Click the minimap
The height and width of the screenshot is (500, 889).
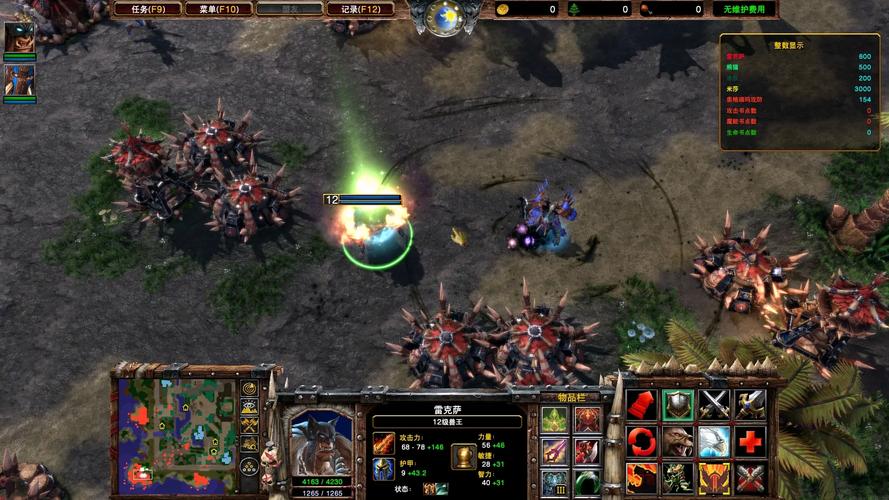(x=176, y=433)
